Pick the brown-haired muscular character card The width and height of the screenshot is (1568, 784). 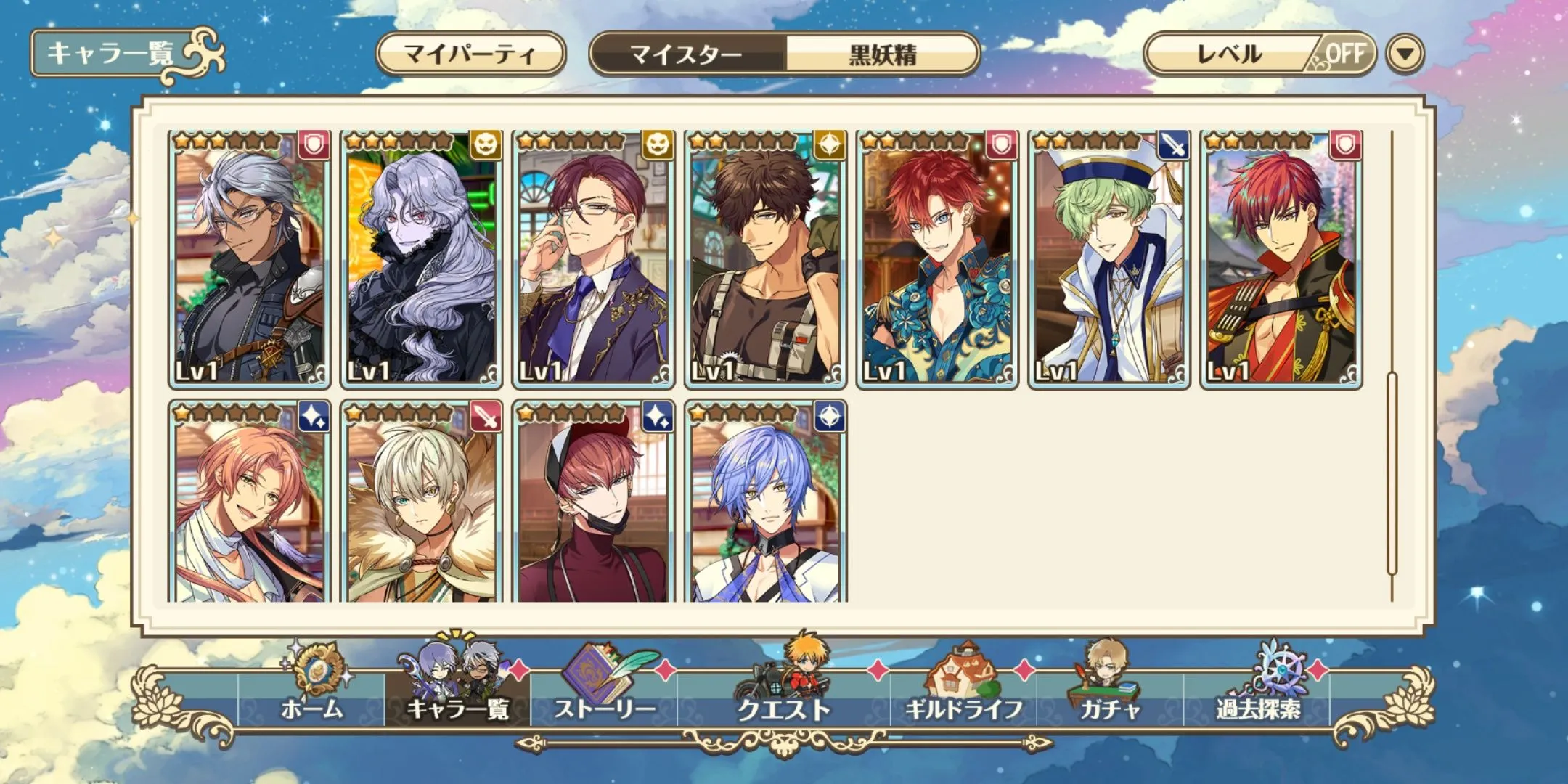(765, 259)
